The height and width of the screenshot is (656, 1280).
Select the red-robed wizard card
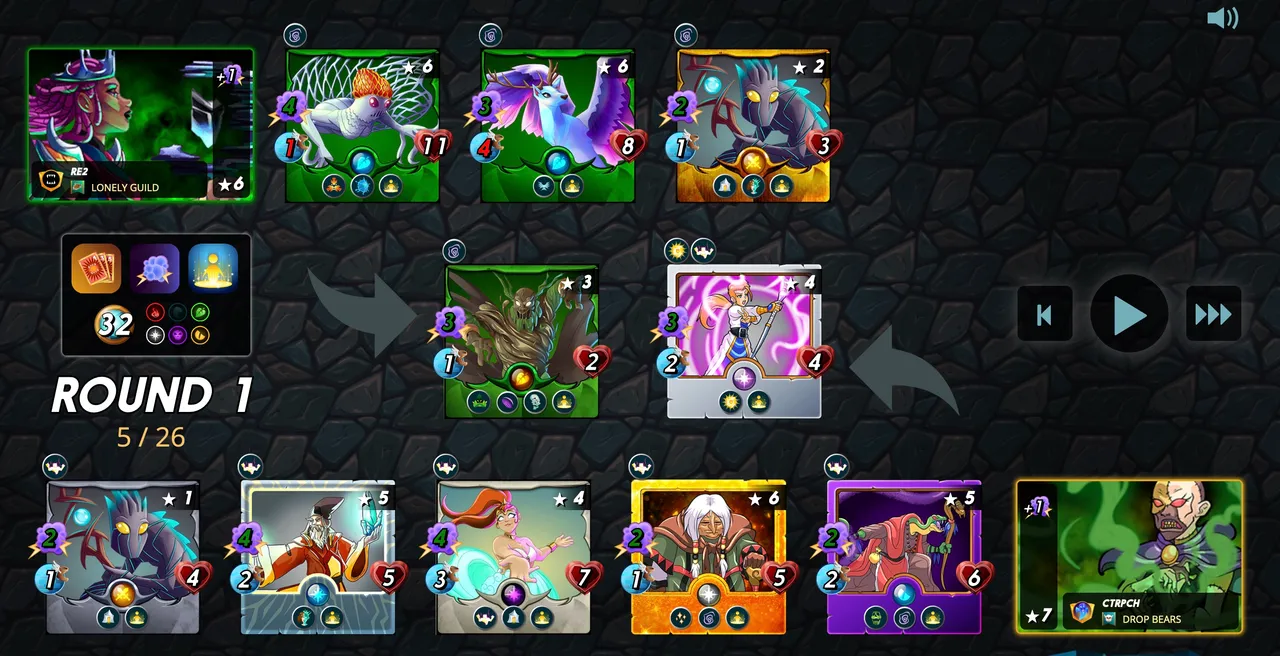(318, 557)
